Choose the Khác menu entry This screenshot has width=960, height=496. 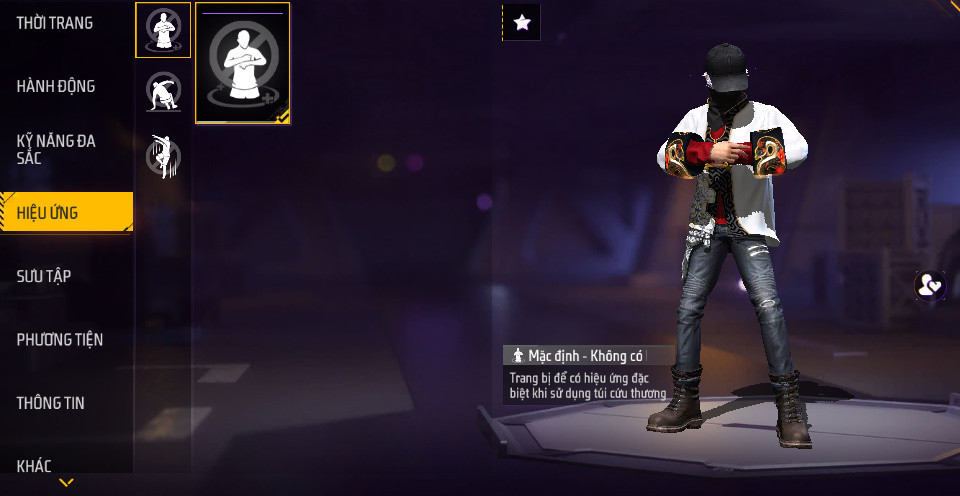[34, 464]
